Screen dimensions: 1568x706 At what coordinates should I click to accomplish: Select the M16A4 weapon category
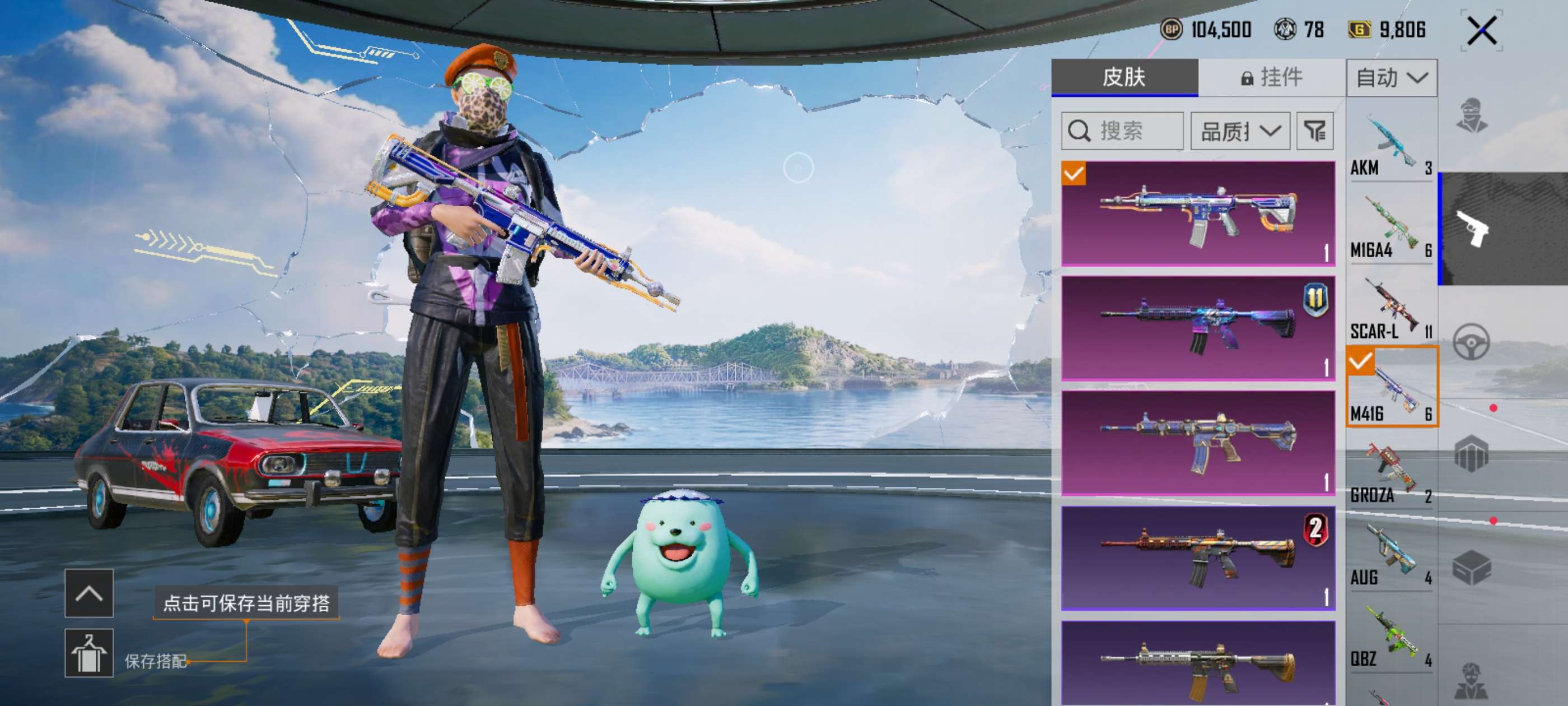point(1391,227)
